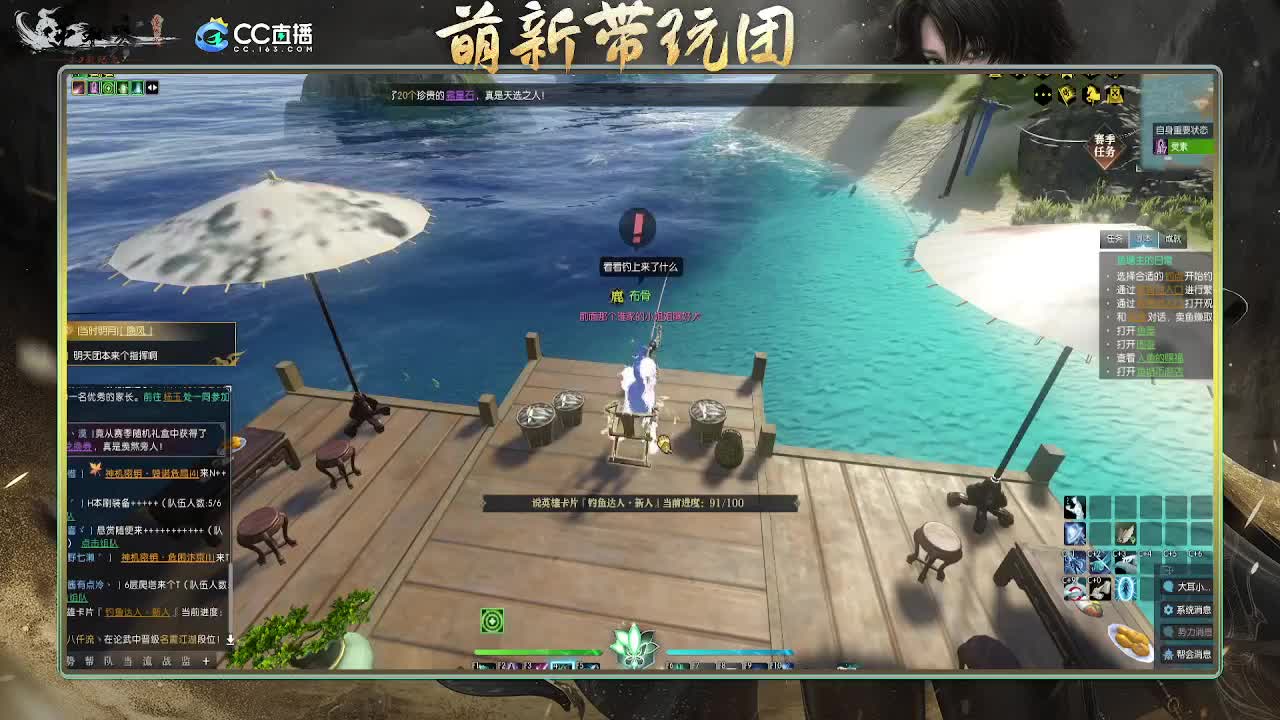The height and width of the screenshot is (720, 1280).
Task: Select the caught fish icon in the C+3 slot
Action: (1125, 563)
